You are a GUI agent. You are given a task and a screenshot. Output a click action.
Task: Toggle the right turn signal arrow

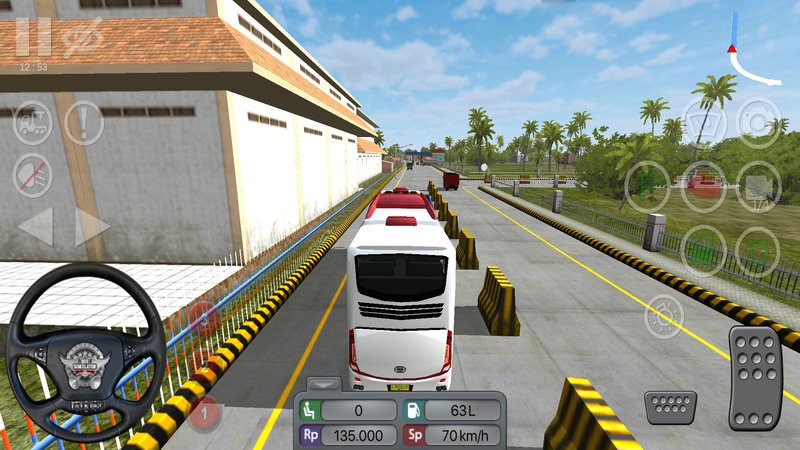tap(92, 227)
